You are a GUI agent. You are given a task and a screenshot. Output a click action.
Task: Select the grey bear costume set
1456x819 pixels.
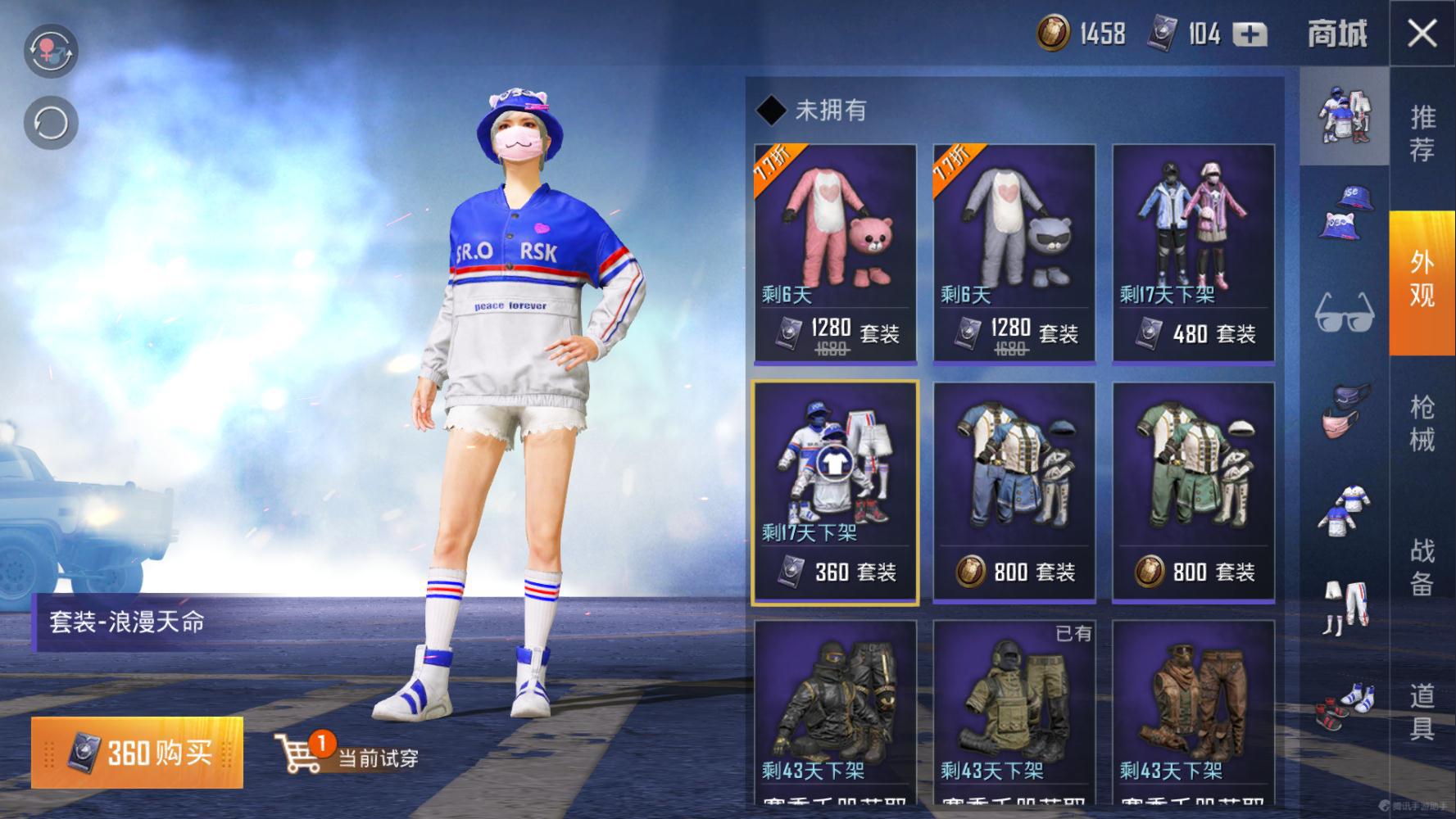(1014, 252)
